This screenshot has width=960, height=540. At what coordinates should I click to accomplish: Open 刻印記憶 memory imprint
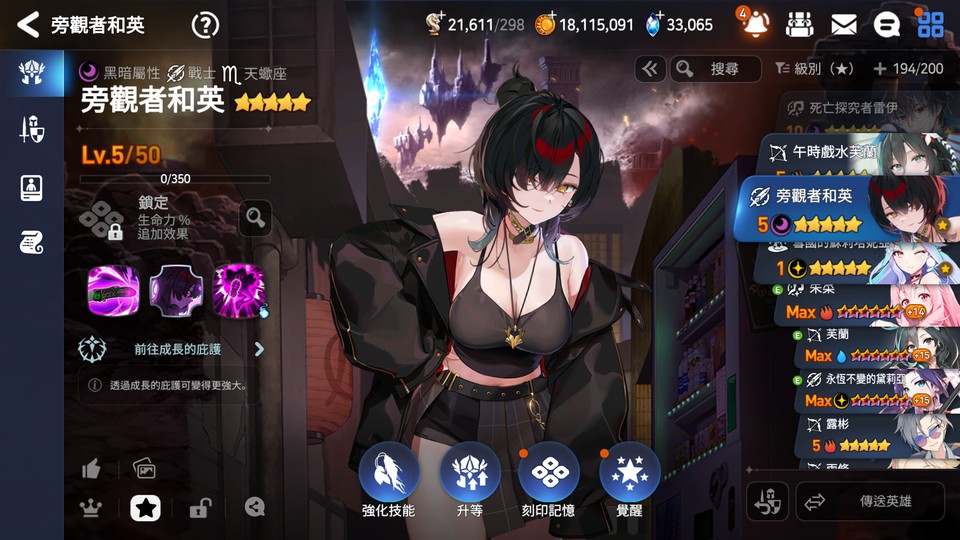[549, 474]
